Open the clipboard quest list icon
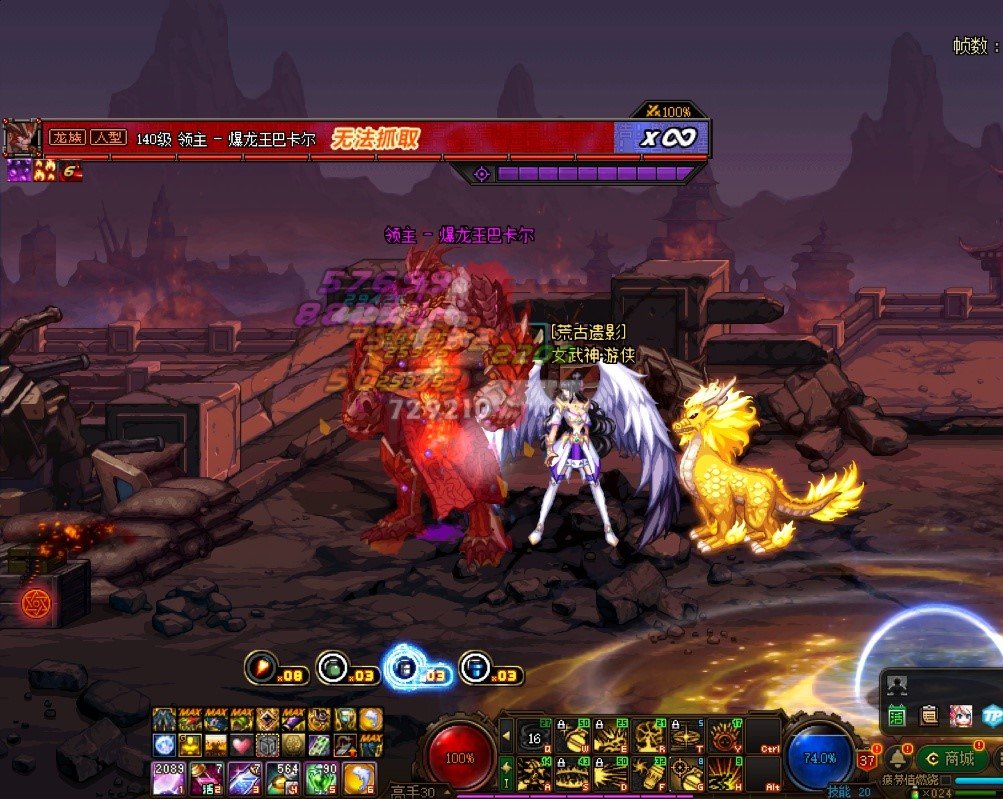 coord(929,715)
